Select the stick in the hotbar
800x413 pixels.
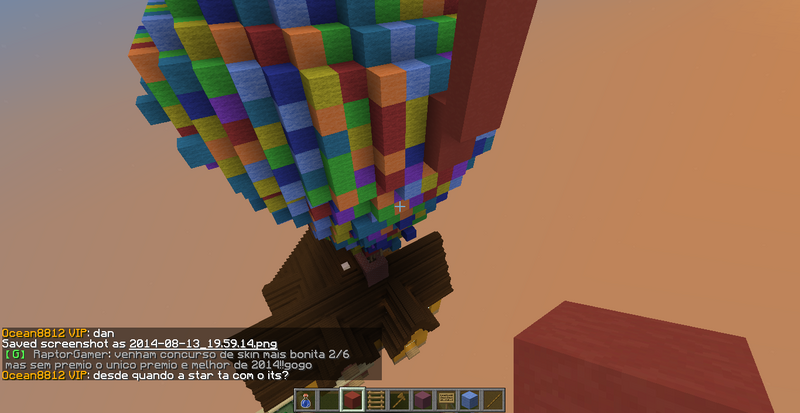pyautogui.click(x=491, y=400)
